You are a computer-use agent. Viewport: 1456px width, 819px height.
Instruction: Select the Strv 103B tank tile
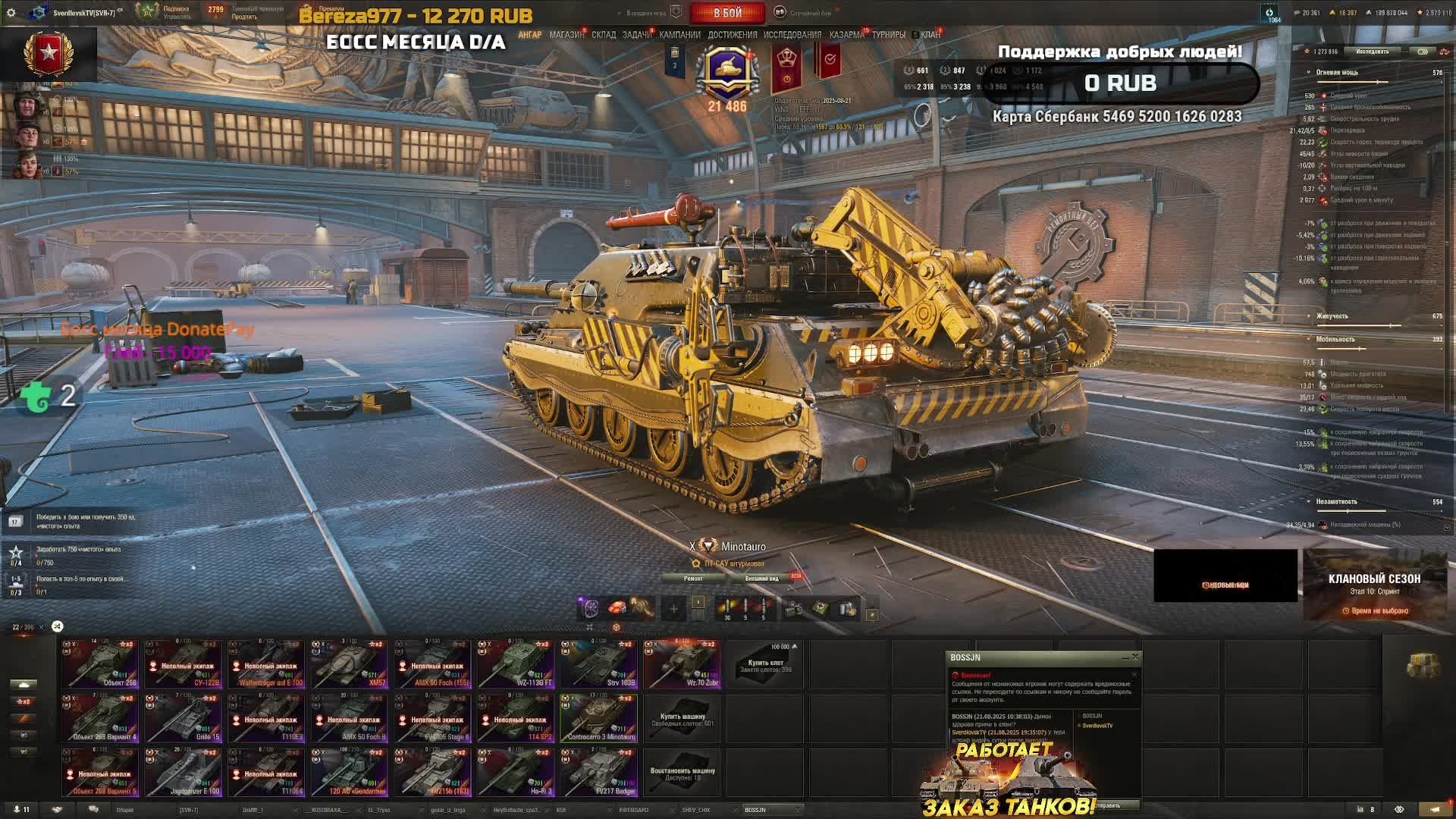[x=599, y=664]
